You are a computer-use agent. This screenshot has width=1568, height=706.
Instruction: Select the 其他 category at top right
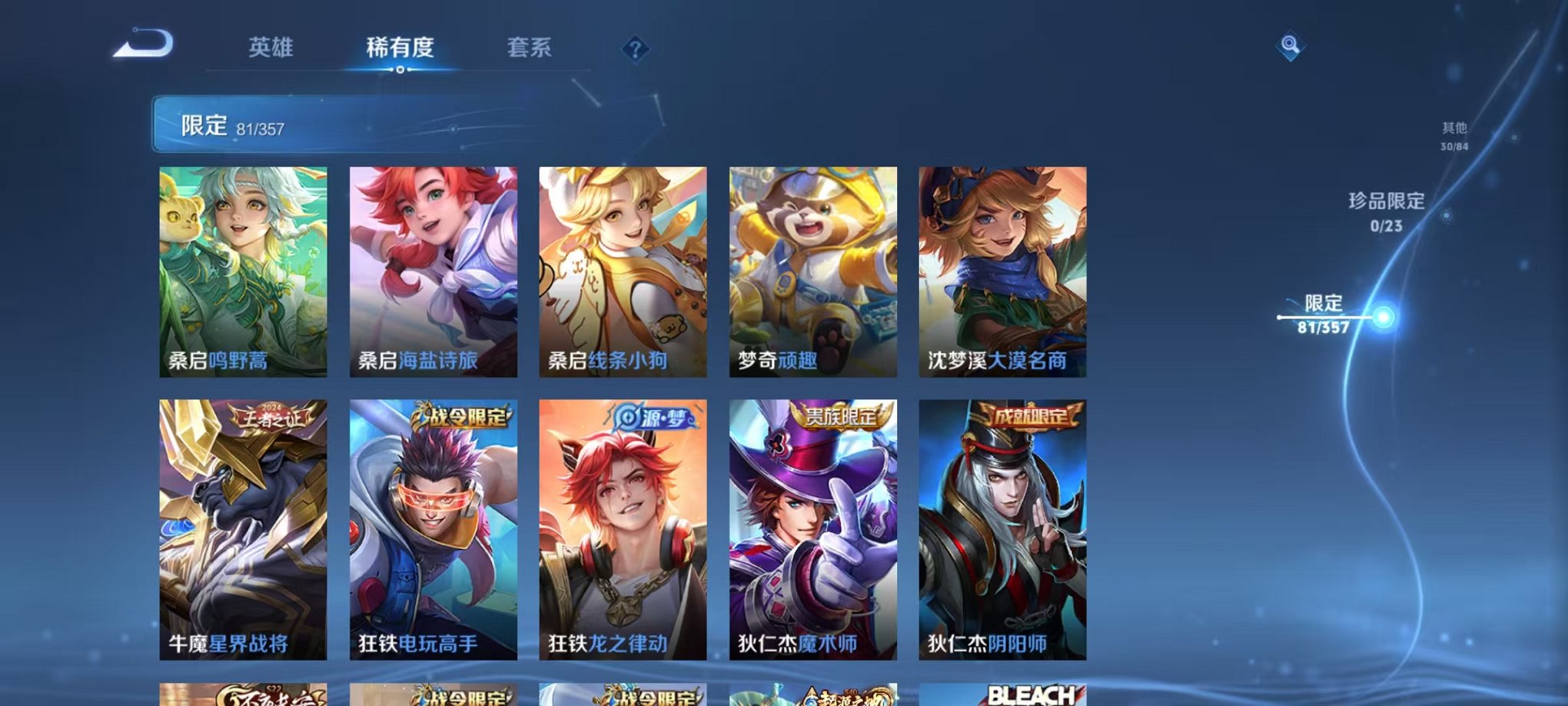click(1453, 129)
